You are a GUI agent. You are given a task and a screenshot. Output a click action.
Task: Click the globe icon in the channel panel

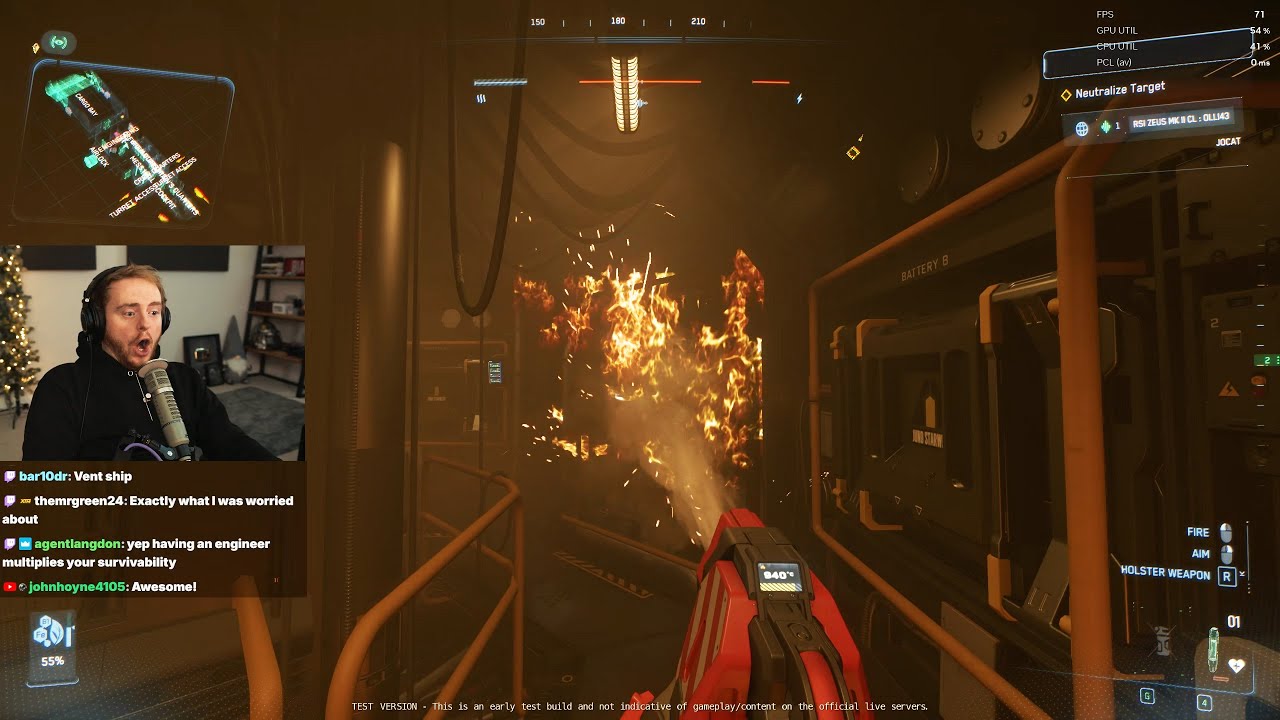[x=1081, y=128]
